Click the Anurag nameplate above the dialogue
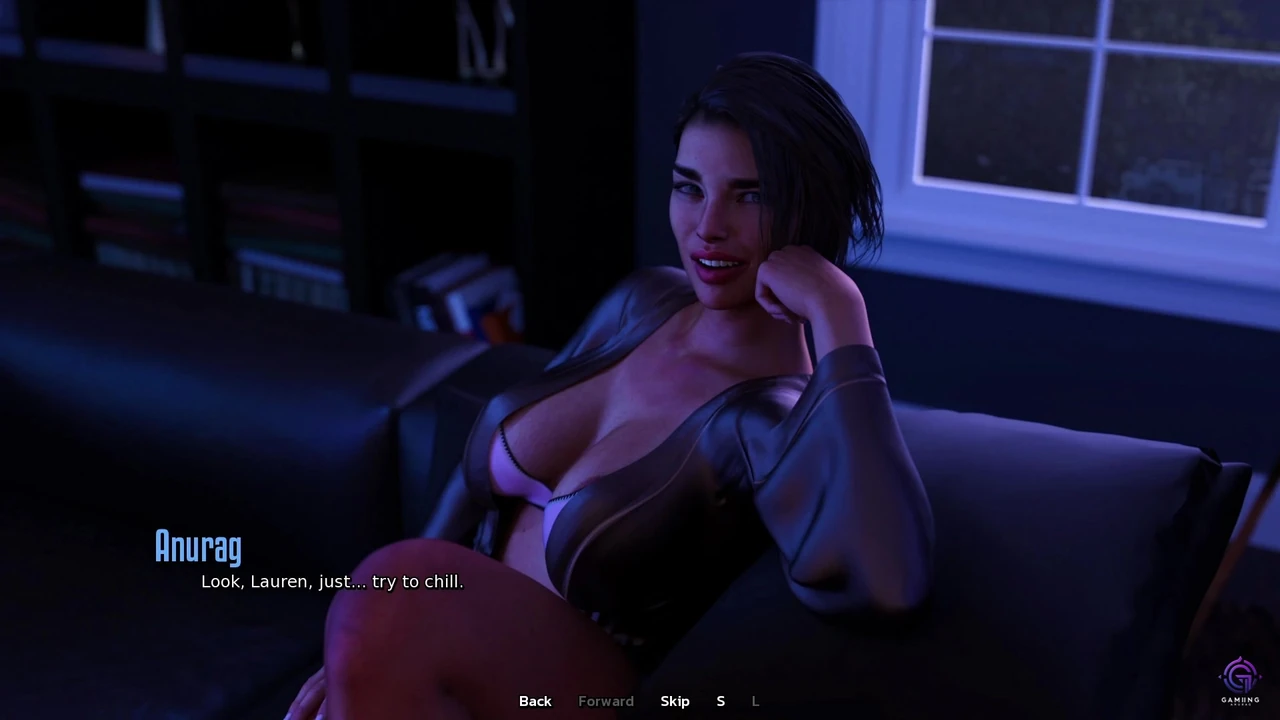The image size is (1280, 720). pos(198,546)
